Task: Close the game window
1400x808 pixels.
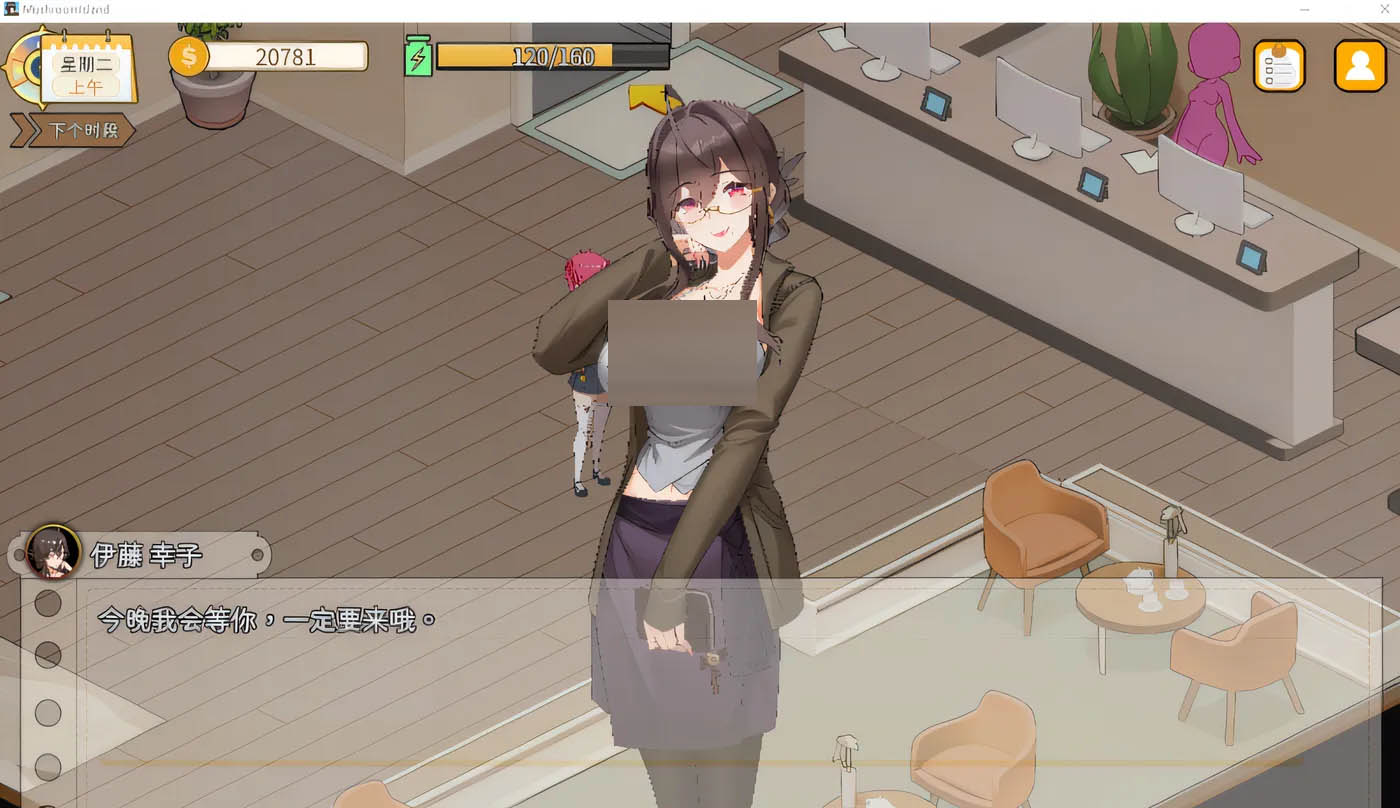Action: pos(1385,9)
